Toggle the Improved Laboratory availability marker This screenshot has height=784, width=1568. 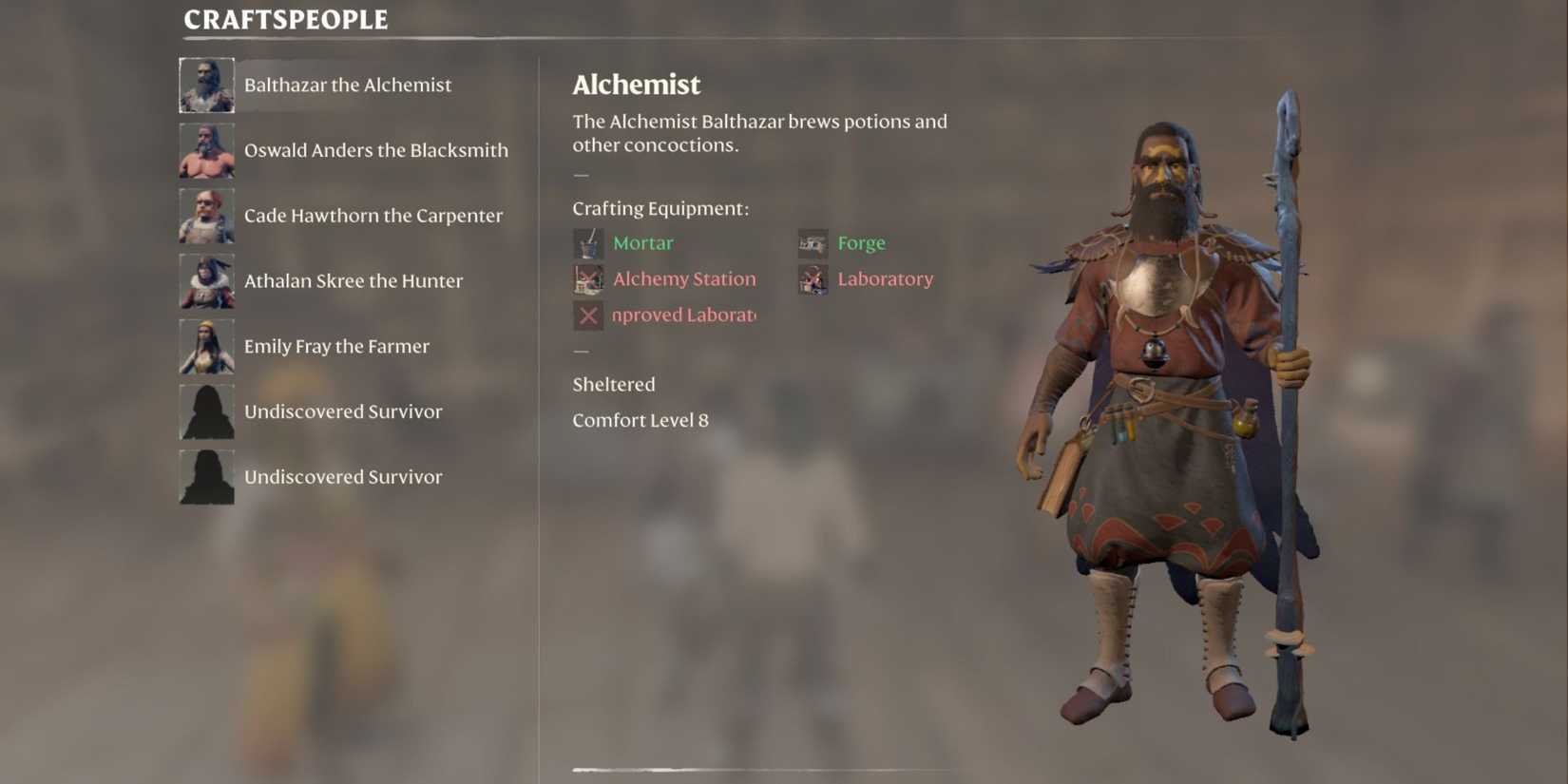click(587, 315)
